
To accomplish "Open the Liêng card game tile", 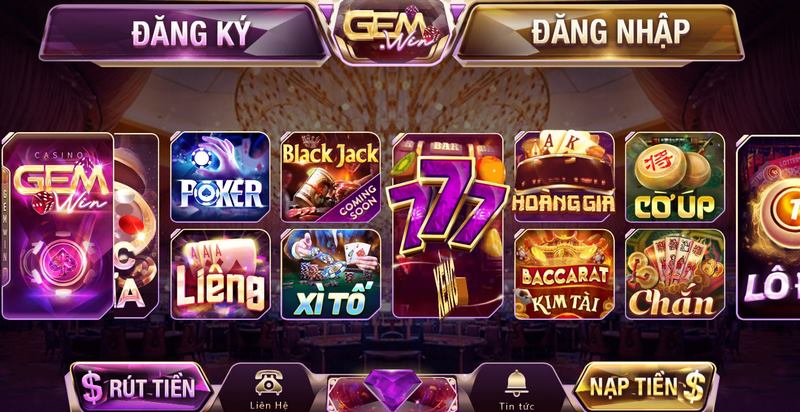I will coord(219,272).
